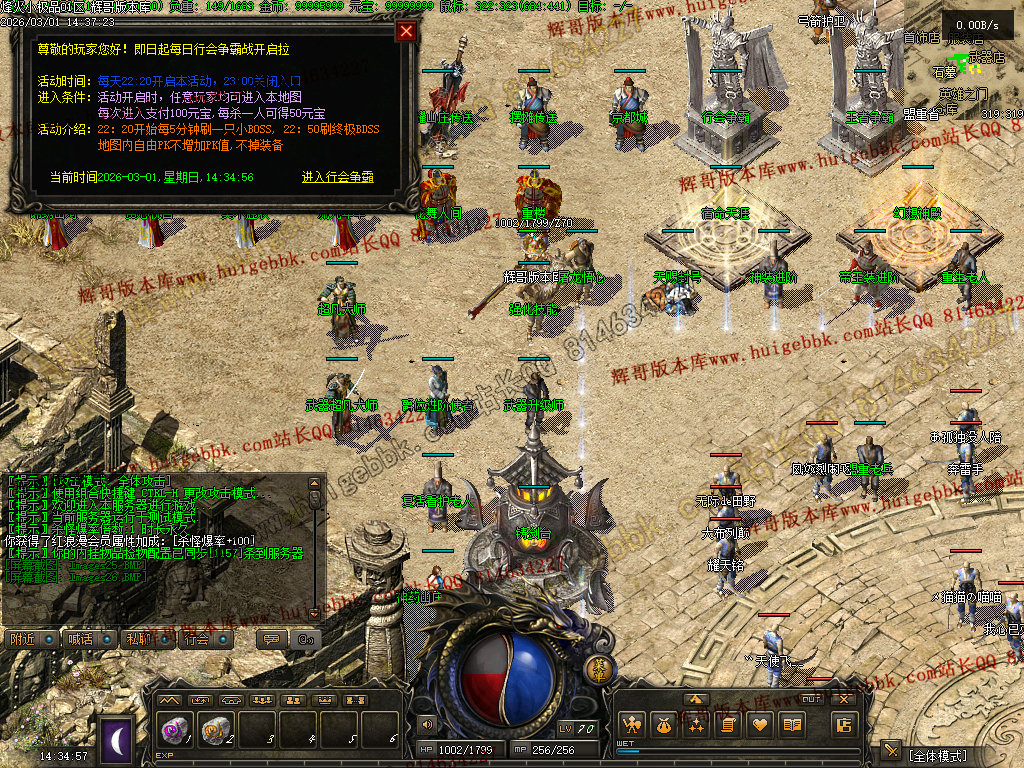This screenshot has width=1024, height=768.
Task: Click the heart icon button
Action: (760, 724)
